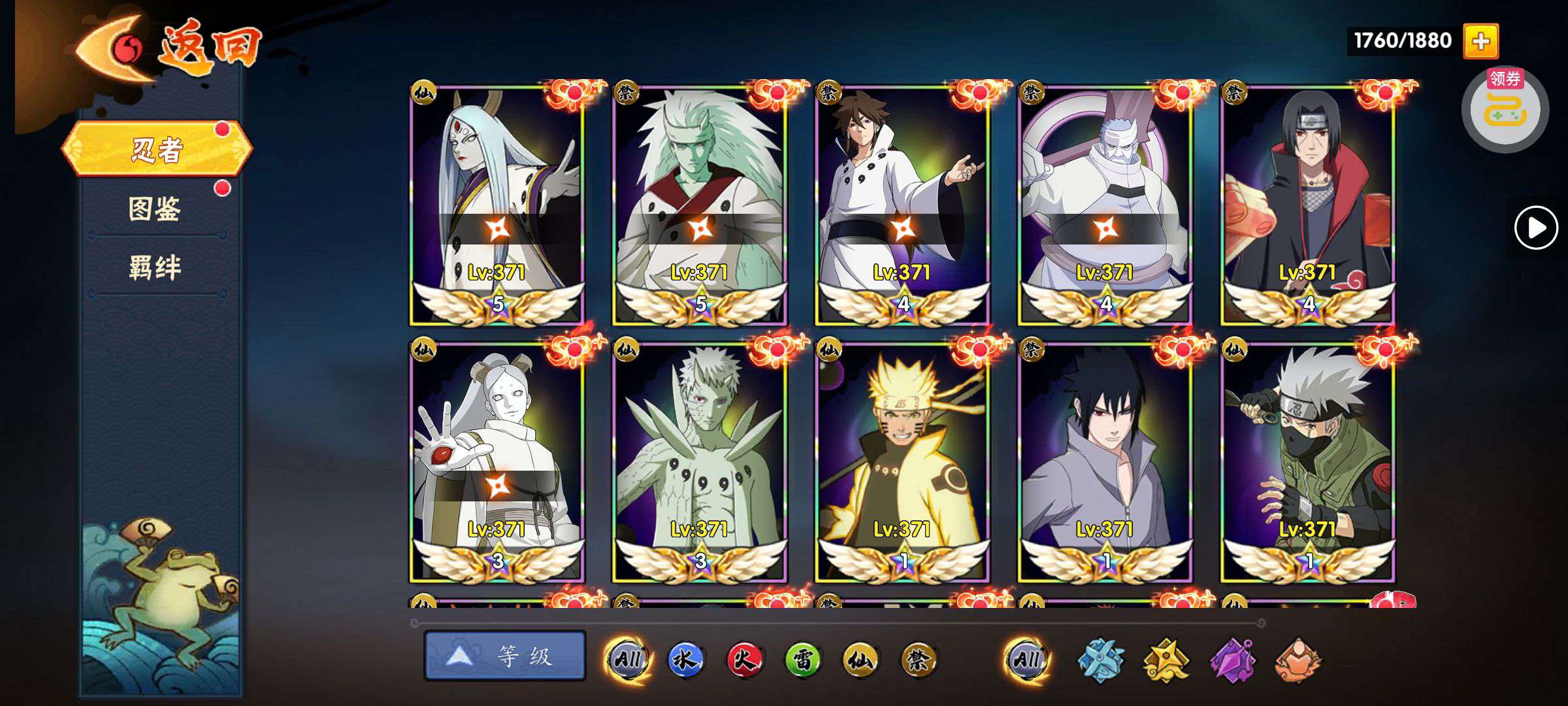Select the 忍者 tab
The height and width of the screenshot is (706, 1568).
coord(157,150)
